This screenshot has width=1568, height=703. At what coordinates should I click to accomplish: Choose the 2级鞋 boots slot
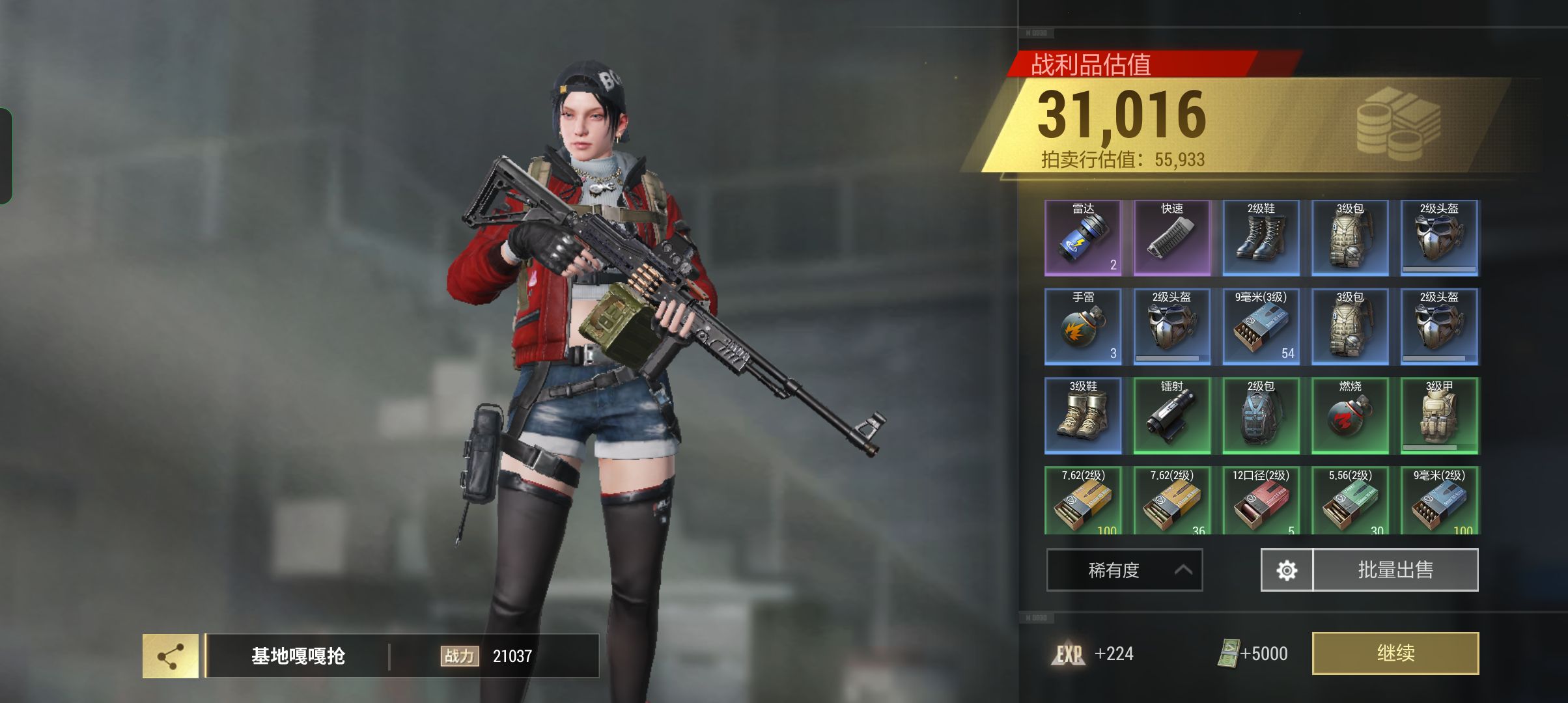tap(1261, 238)
